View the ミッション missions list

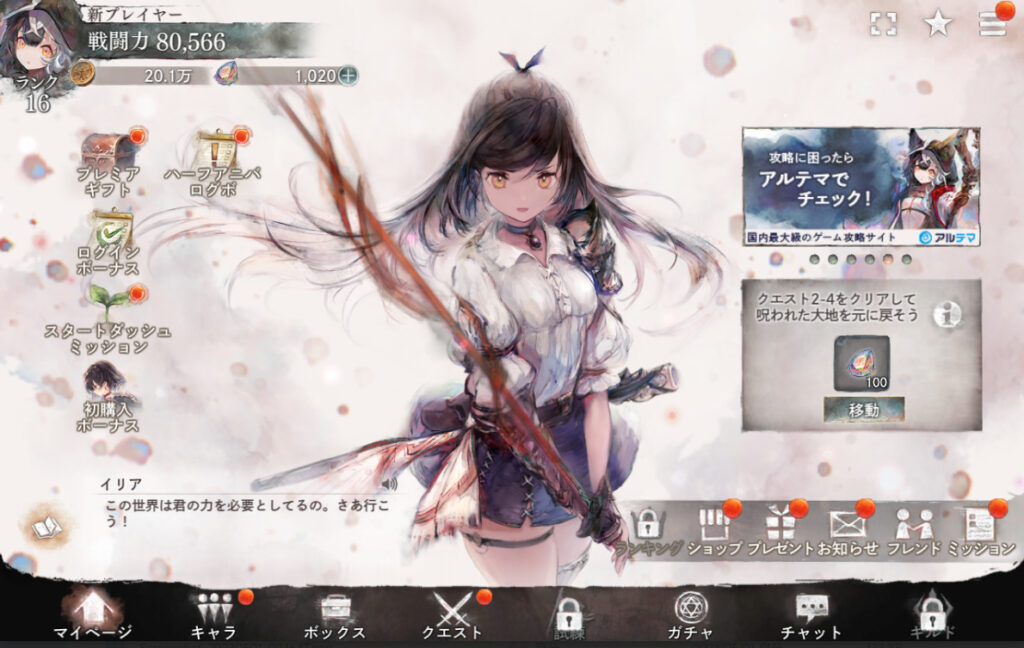pyautogui.click(x=979, y=528)
